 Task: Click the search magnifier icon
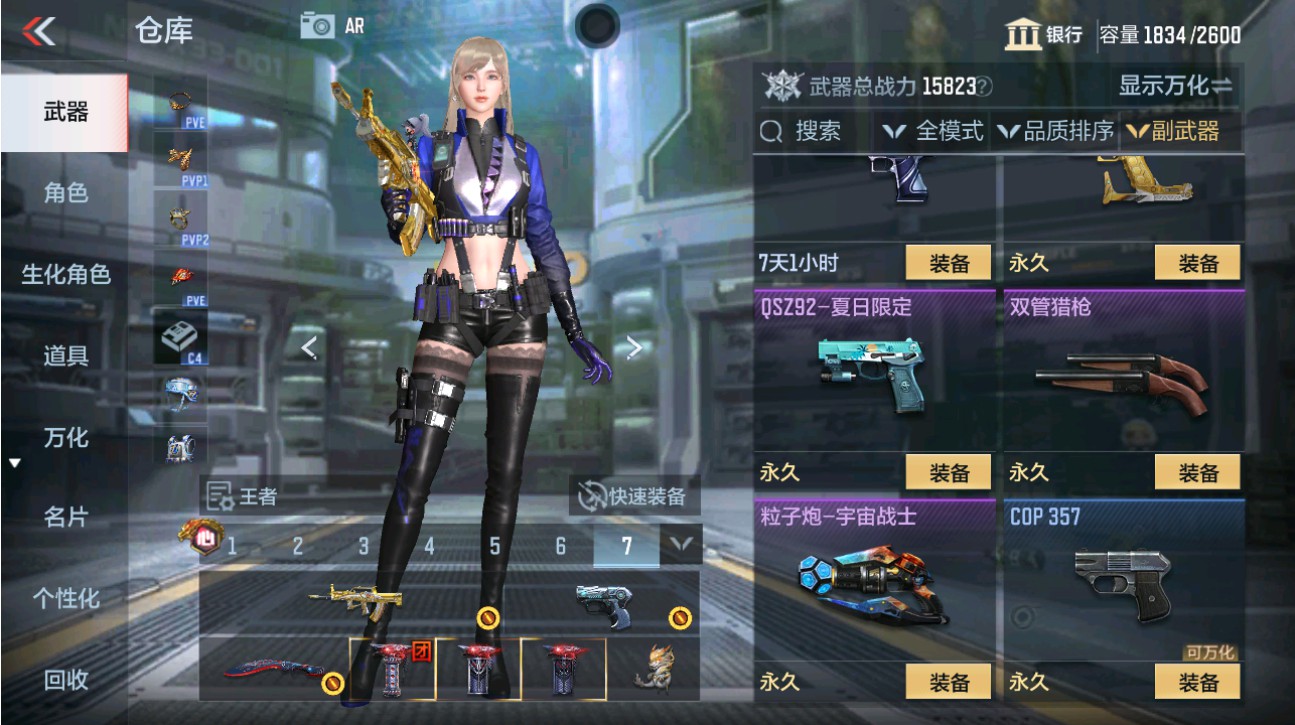click(770, 130)
